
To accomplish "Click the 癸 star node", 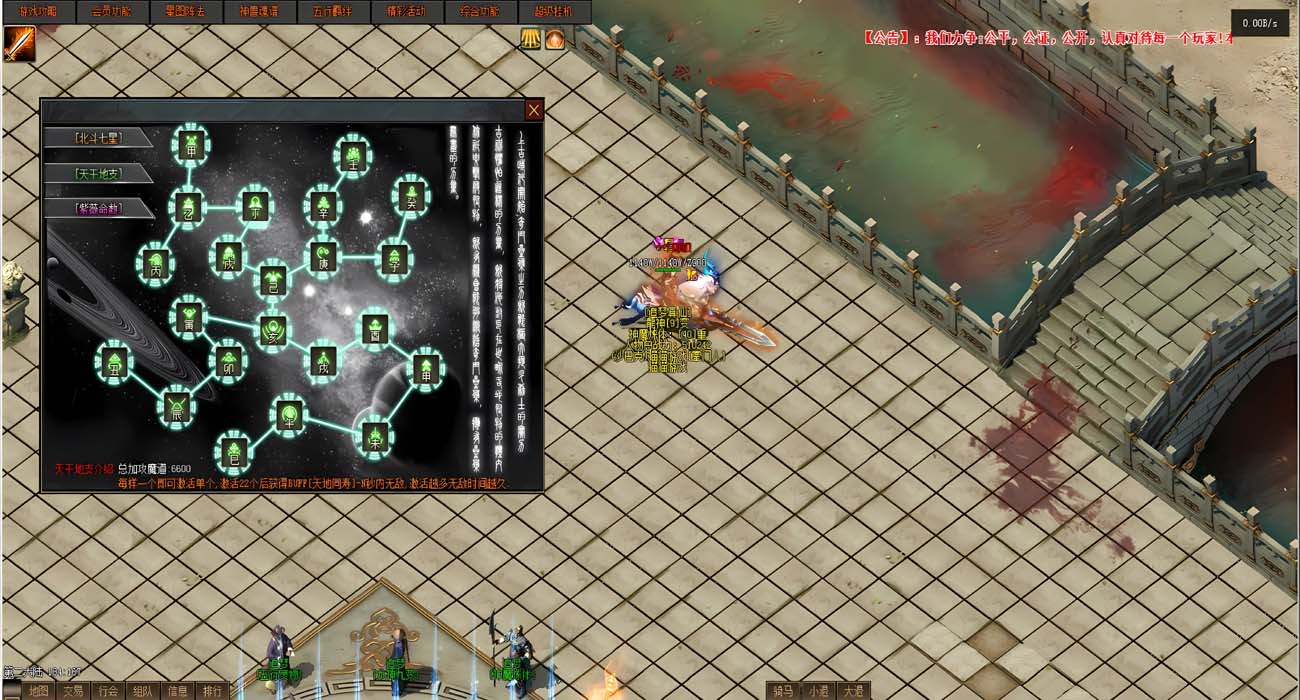I will 410,195.
